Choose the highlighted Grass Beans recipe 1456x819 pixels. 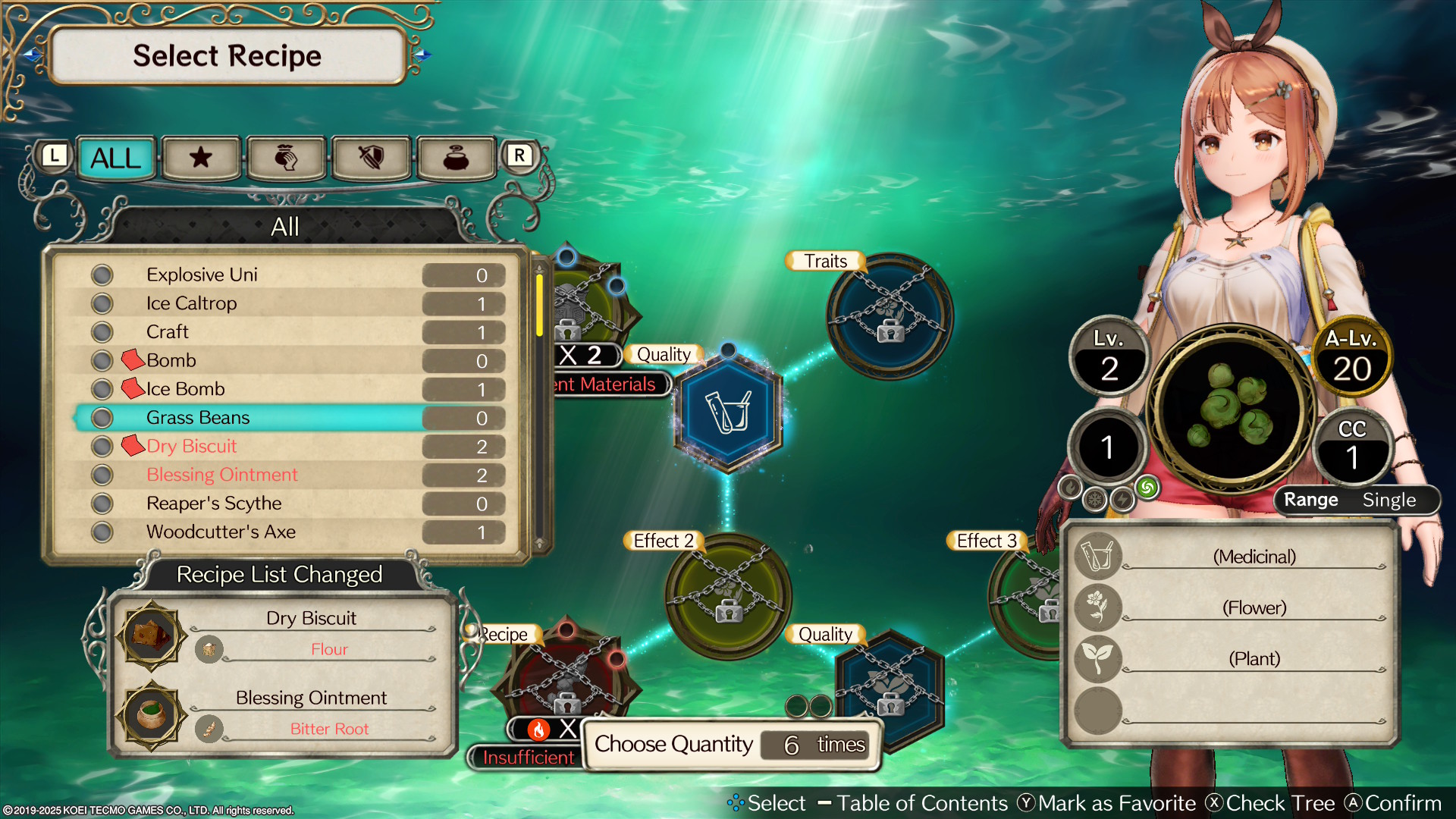tap(198, 418)
